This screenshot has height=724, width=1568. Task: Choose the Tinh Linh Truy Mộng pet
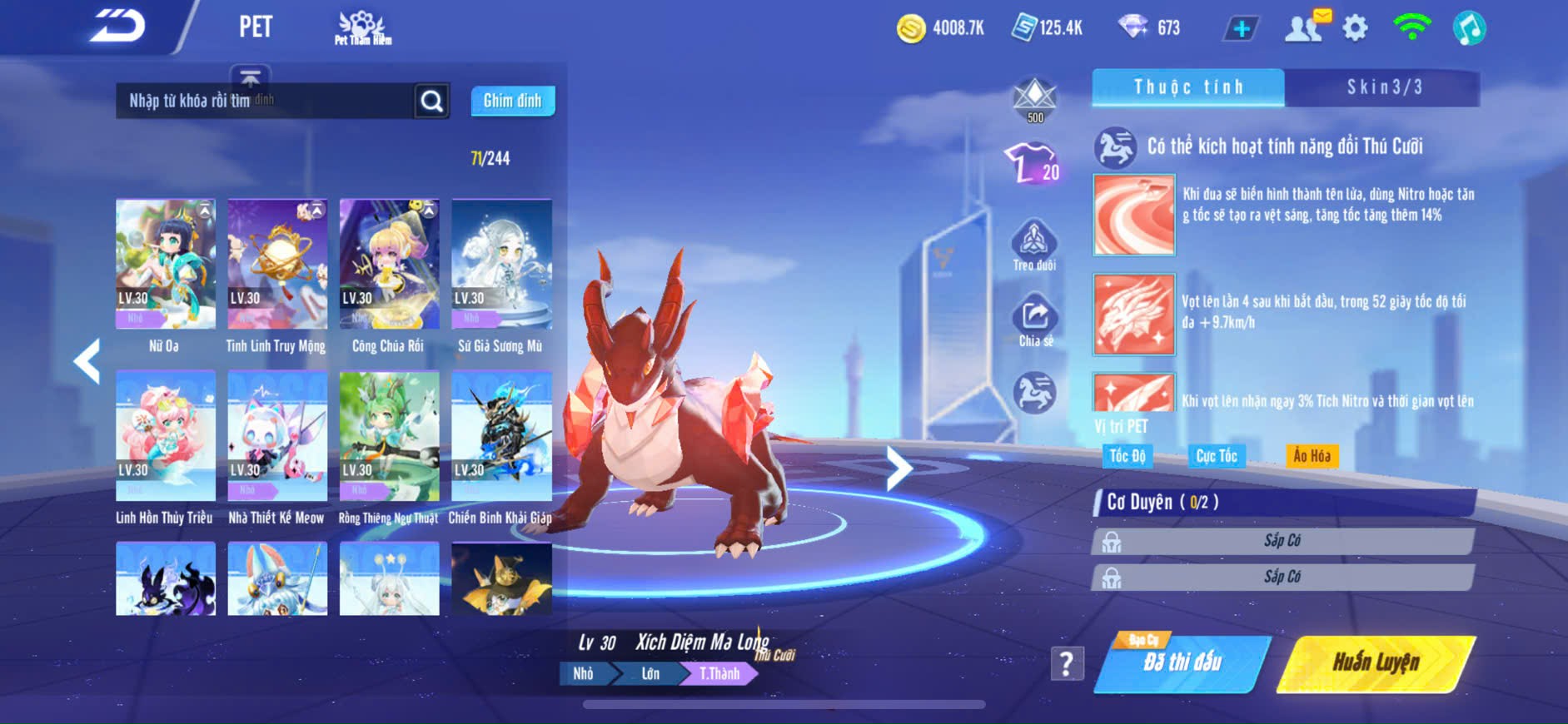[x=277, y=264]
